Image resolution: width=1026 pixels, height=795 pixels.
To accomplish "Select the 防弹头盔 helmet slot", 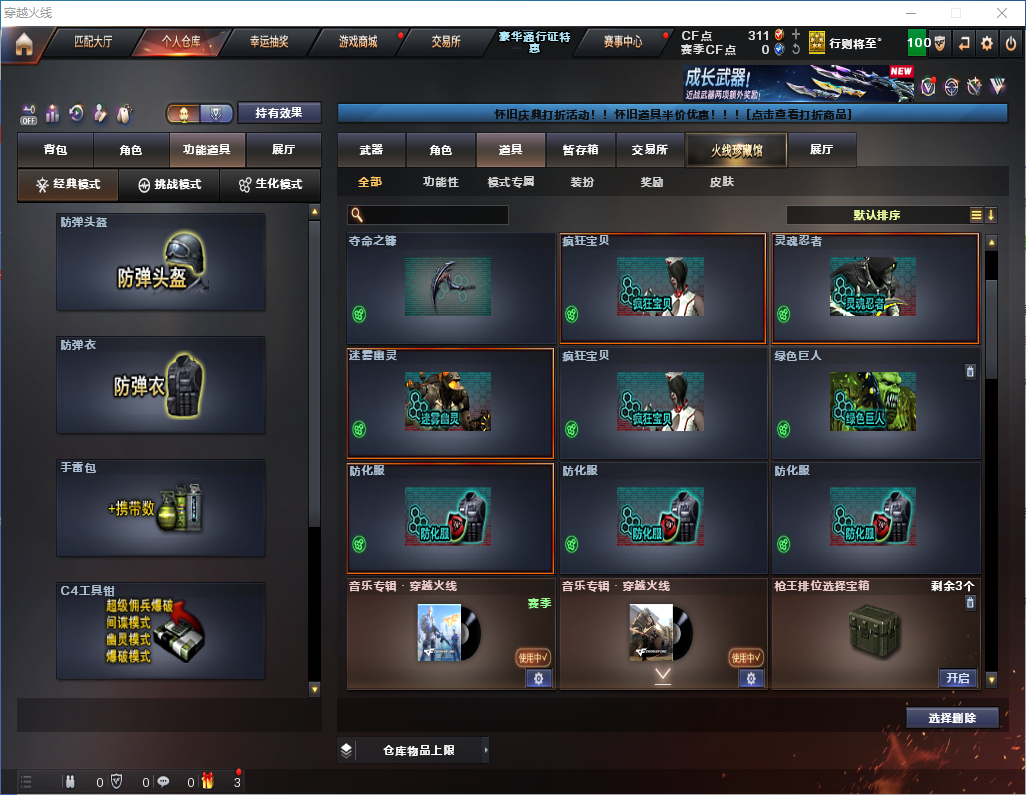I will 161,262.
